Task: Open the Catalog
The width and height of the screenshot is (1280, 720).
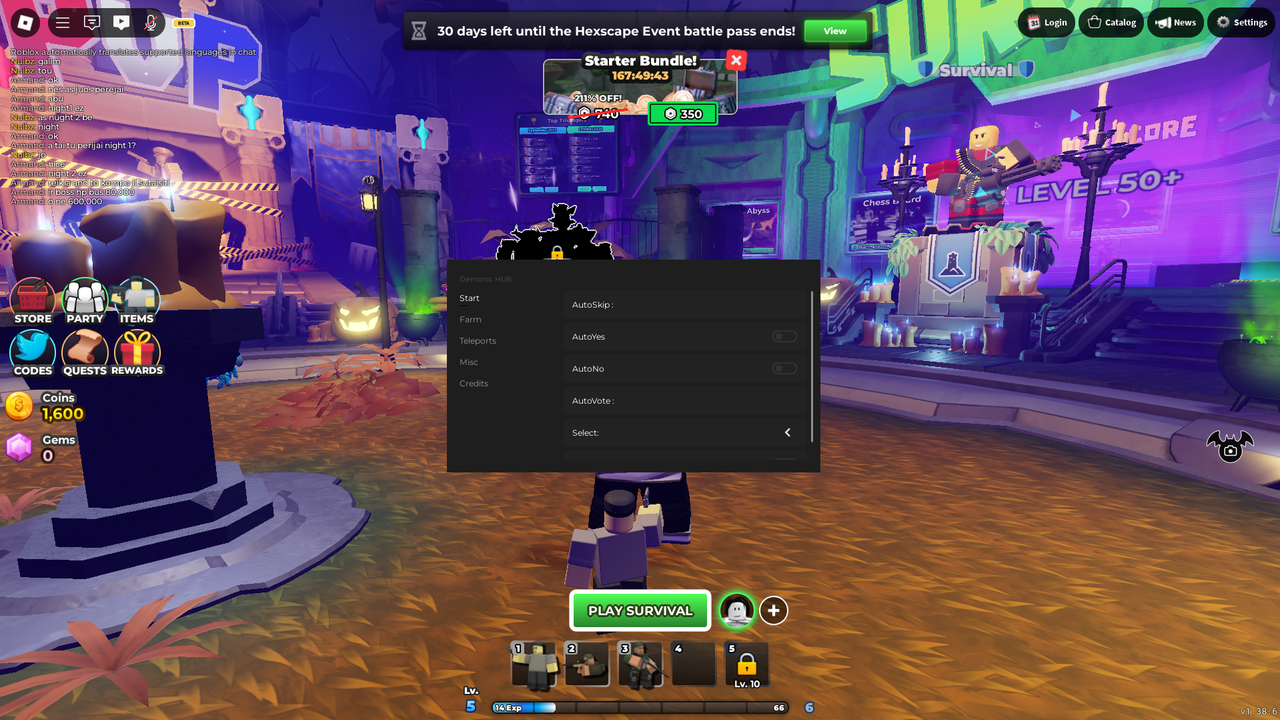Action: [x=1111, y=22]
